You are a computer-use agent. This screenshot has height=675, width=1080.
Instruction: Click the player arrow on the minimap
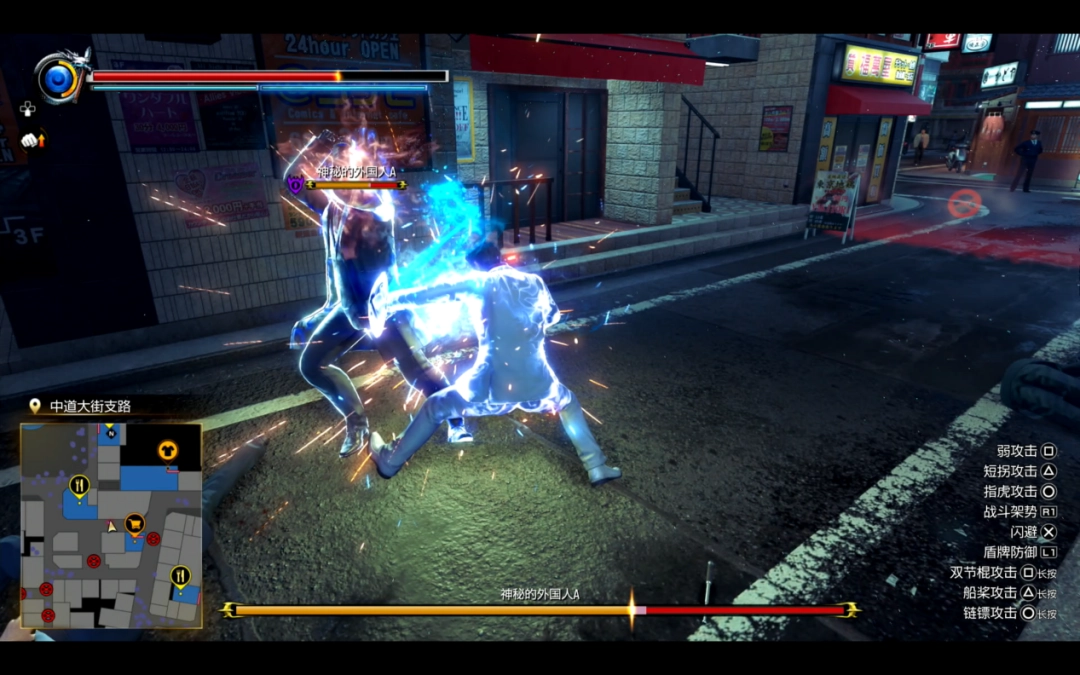click(112, 525)
